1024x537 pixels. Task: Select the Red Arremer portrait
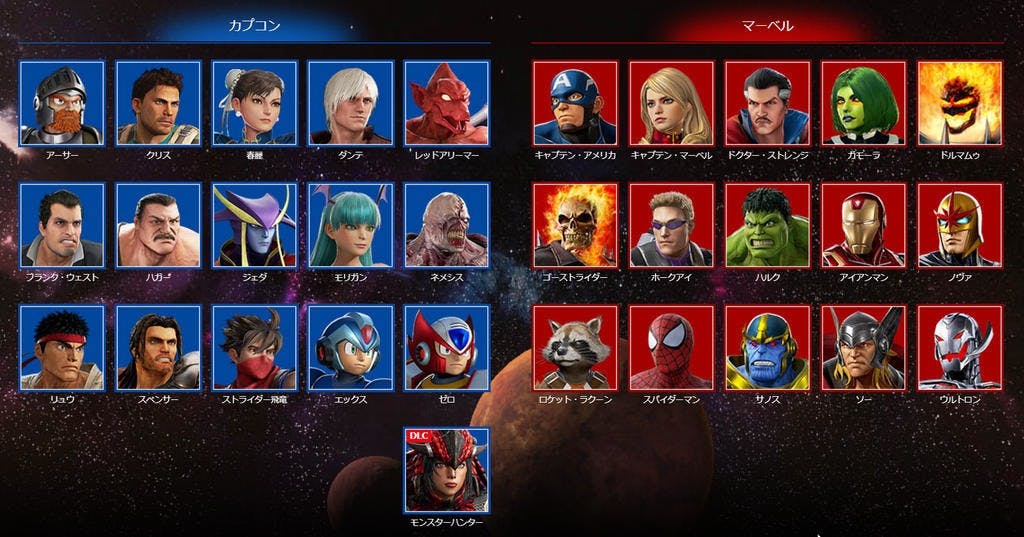446,103
